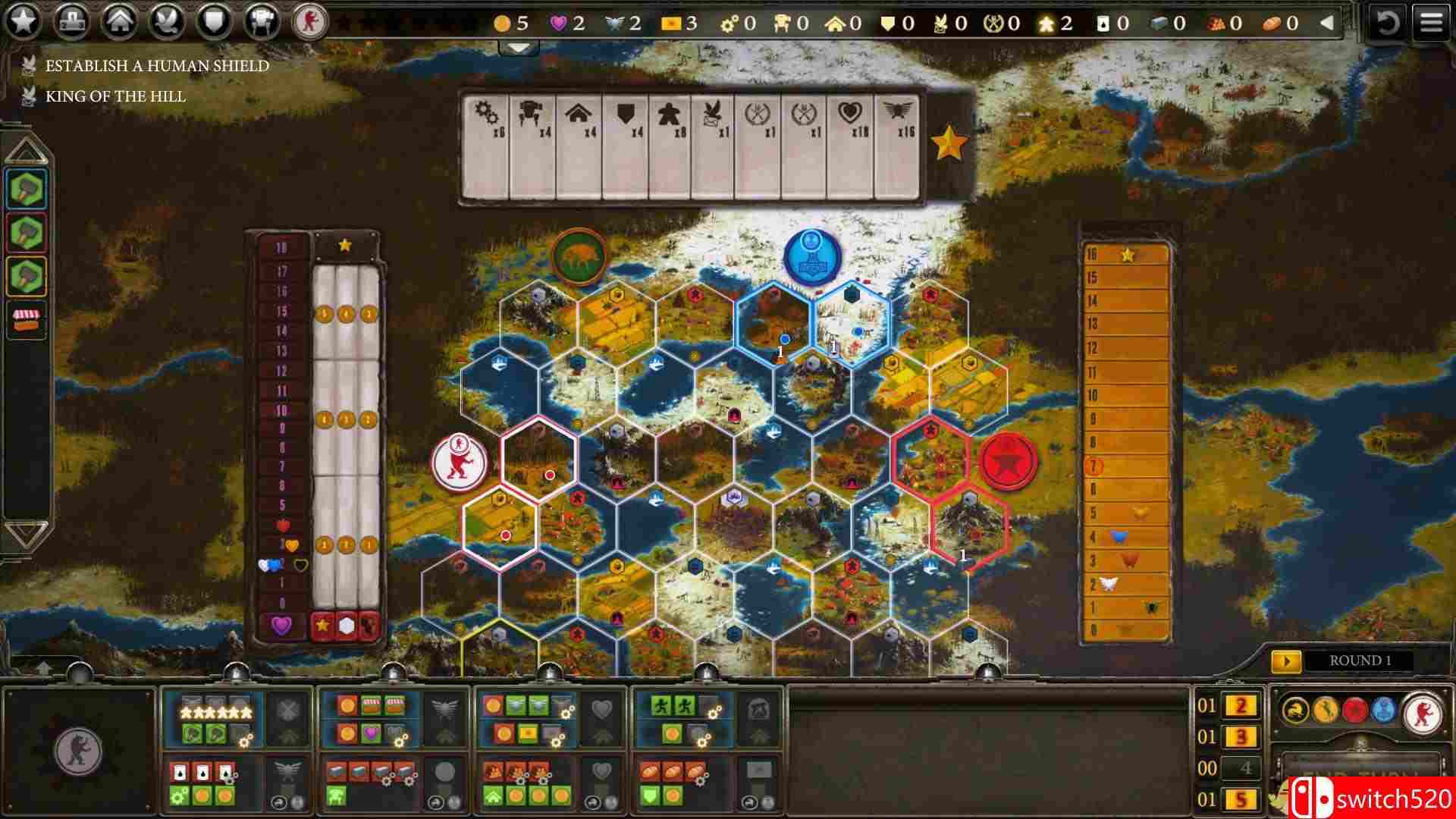
Task: Open the star objectives panel
Action: tap(23, 21)
